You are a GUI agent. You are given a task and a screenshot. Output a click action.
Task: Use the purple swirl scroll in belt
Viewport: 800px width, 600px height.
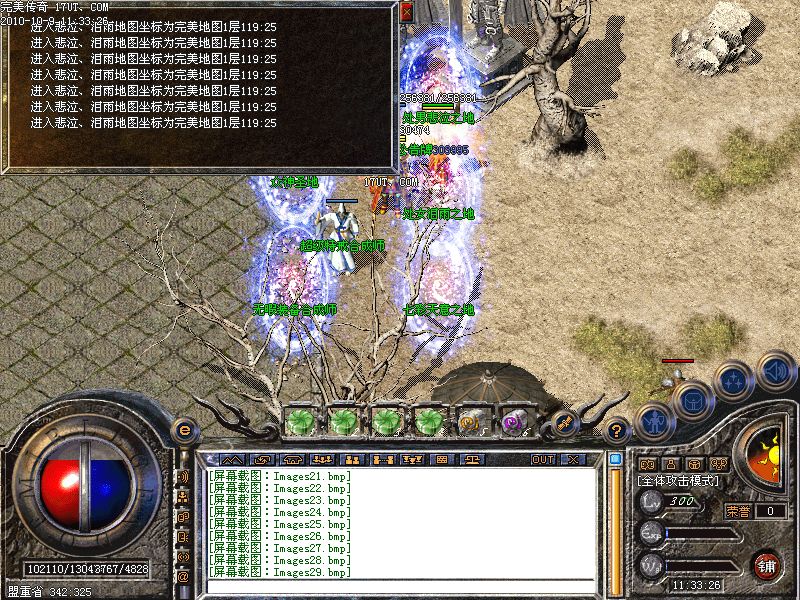[515, 422]
